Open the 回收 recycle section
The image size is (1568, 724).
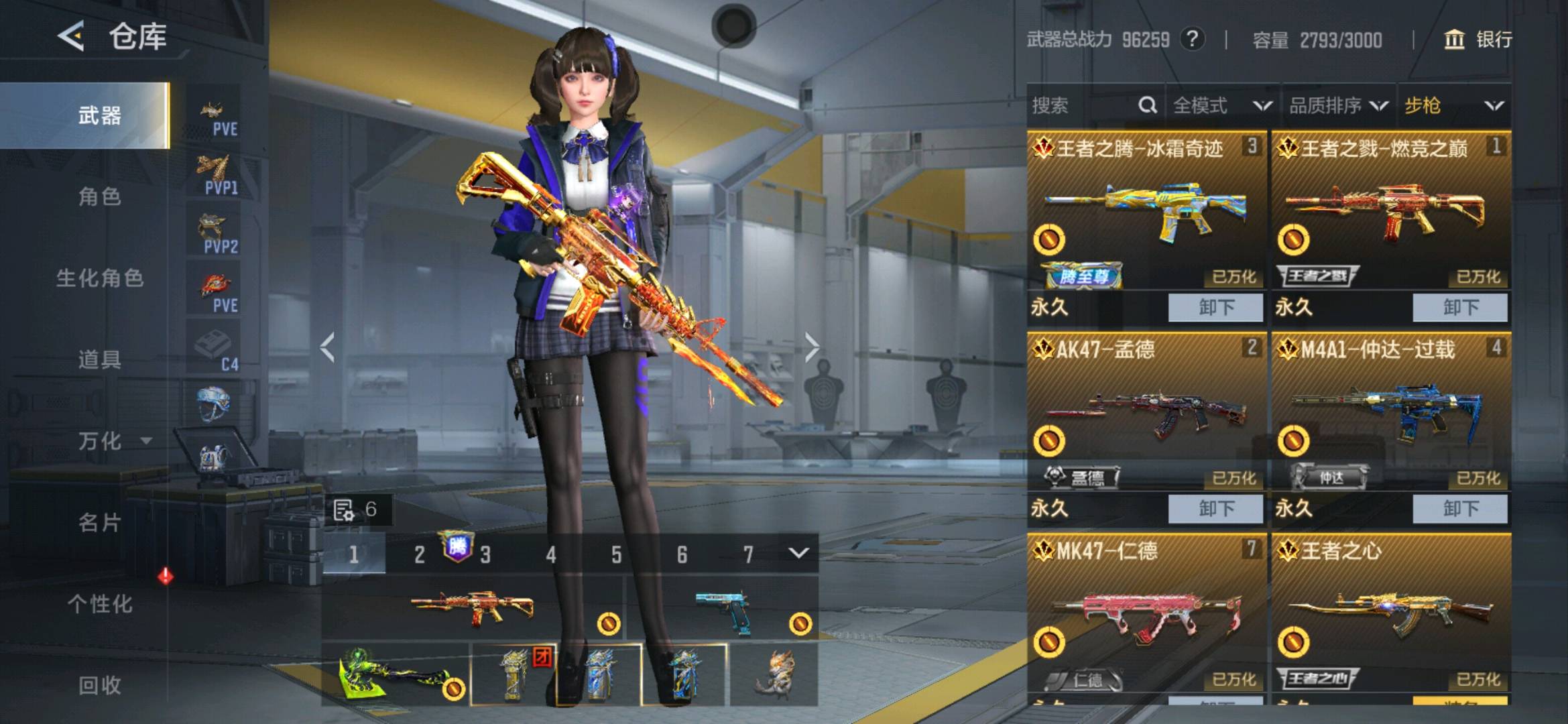click(x=99, y=685)
